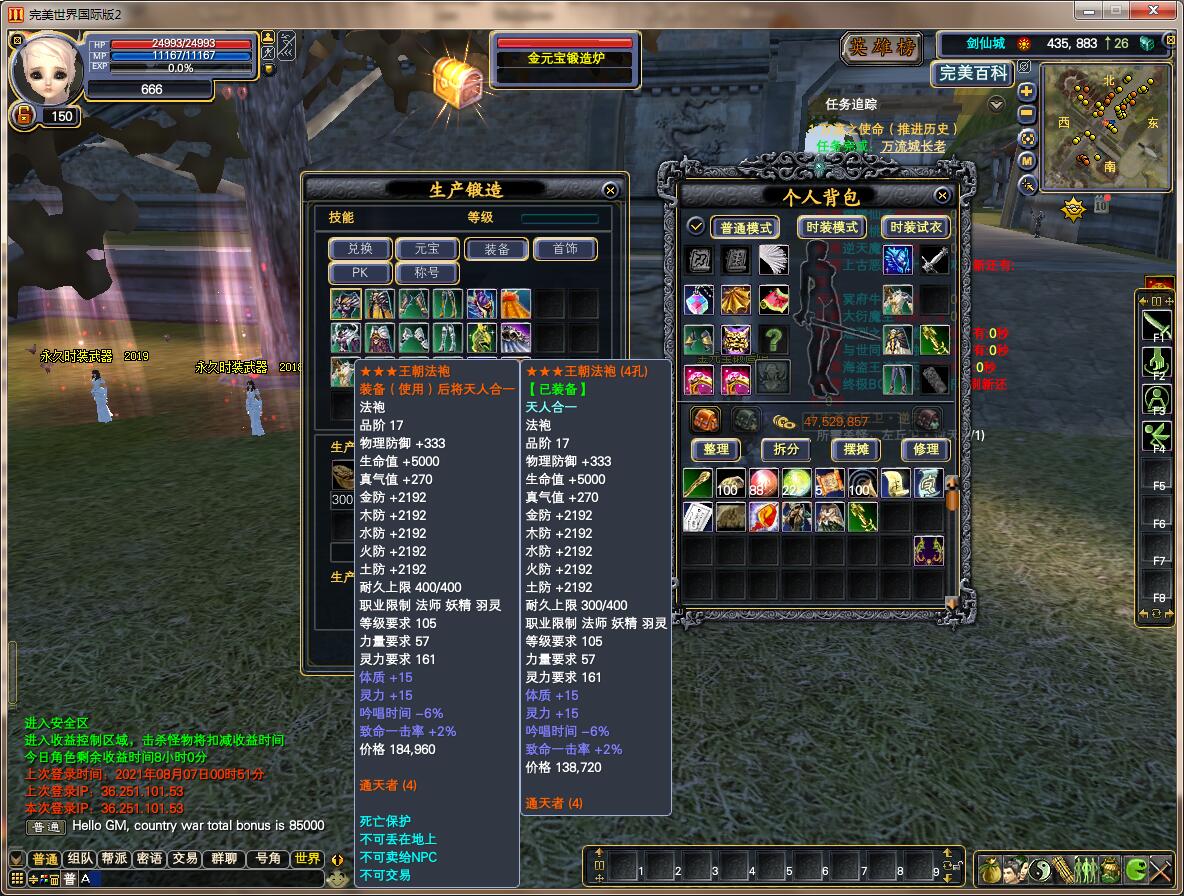This screenshot has height=896, width=1184.
Task: Use the 拆分 split stack button
Action: coord(785,450)
